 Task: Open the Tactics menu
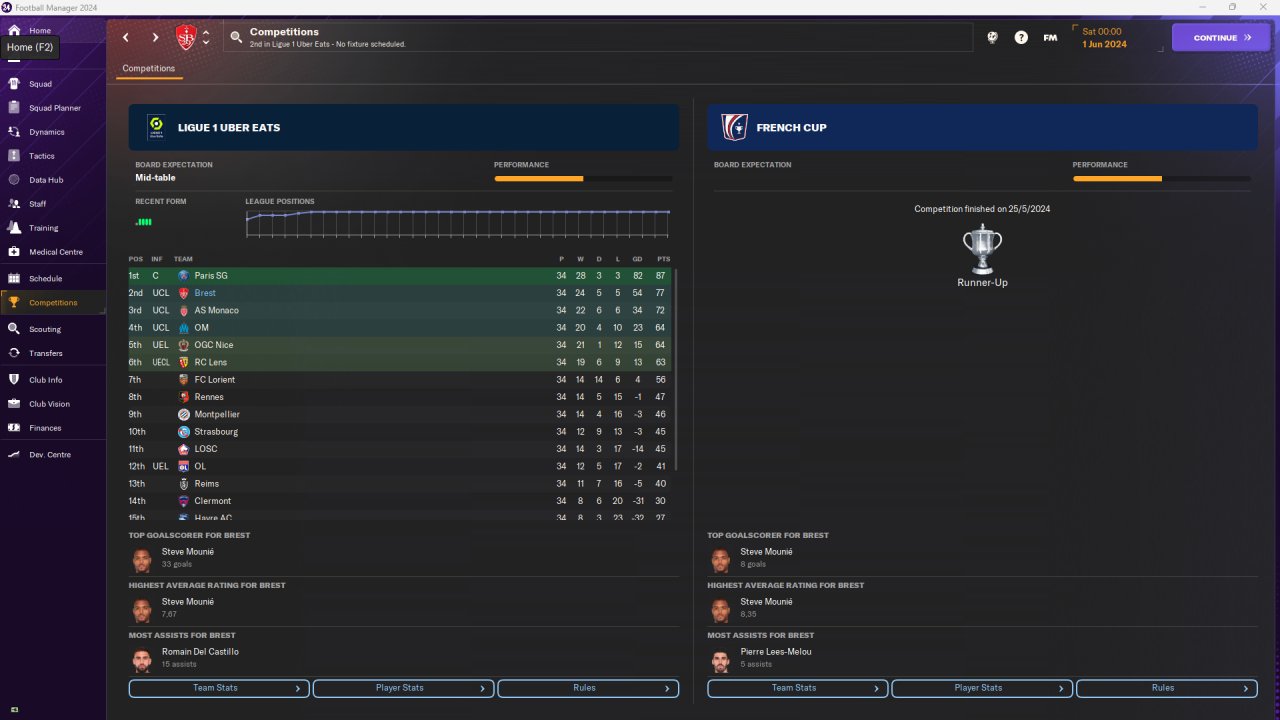click(42, 156)
